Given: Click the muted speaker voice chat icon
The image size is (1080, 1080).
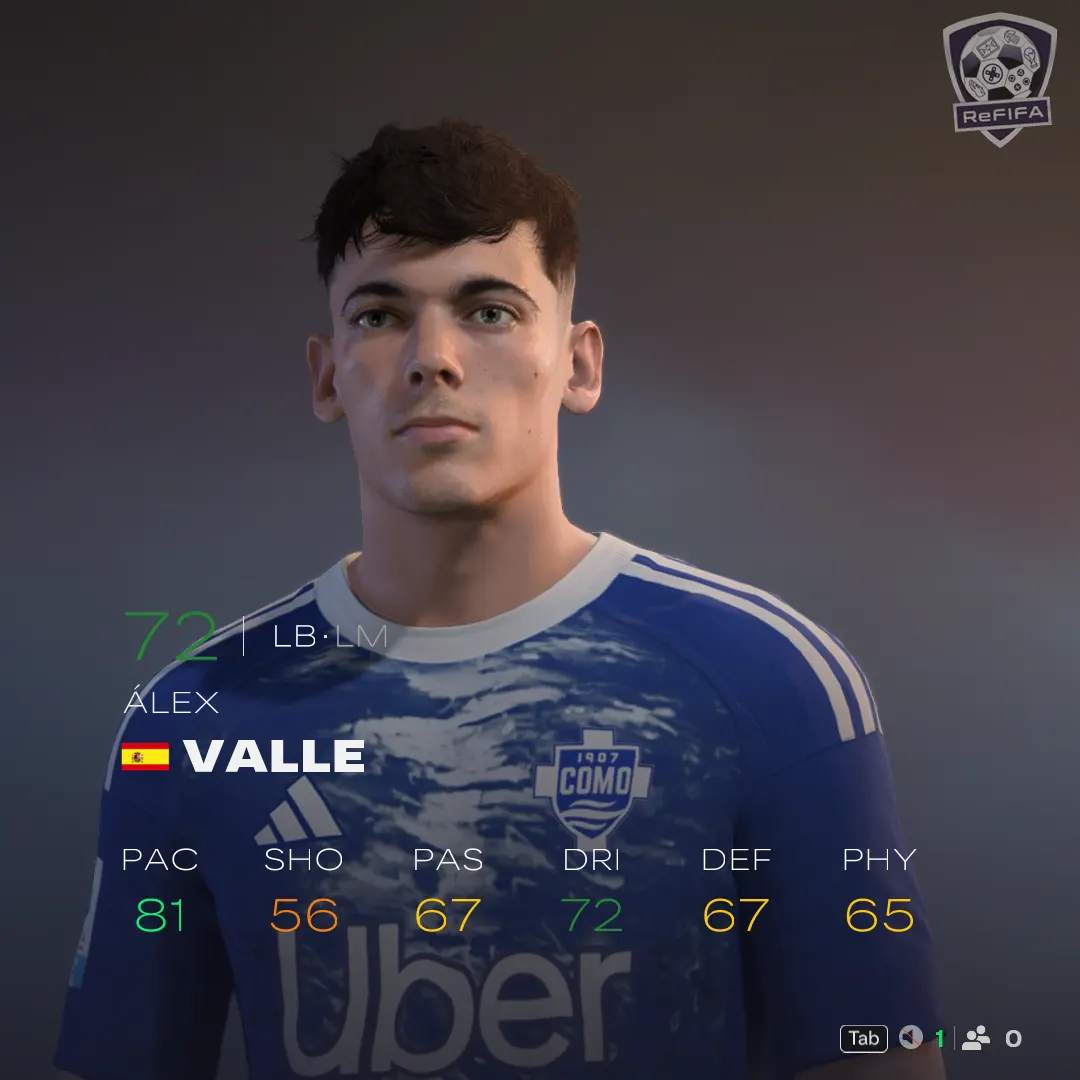Looking at the screenshot, I should pos(910,1038).
